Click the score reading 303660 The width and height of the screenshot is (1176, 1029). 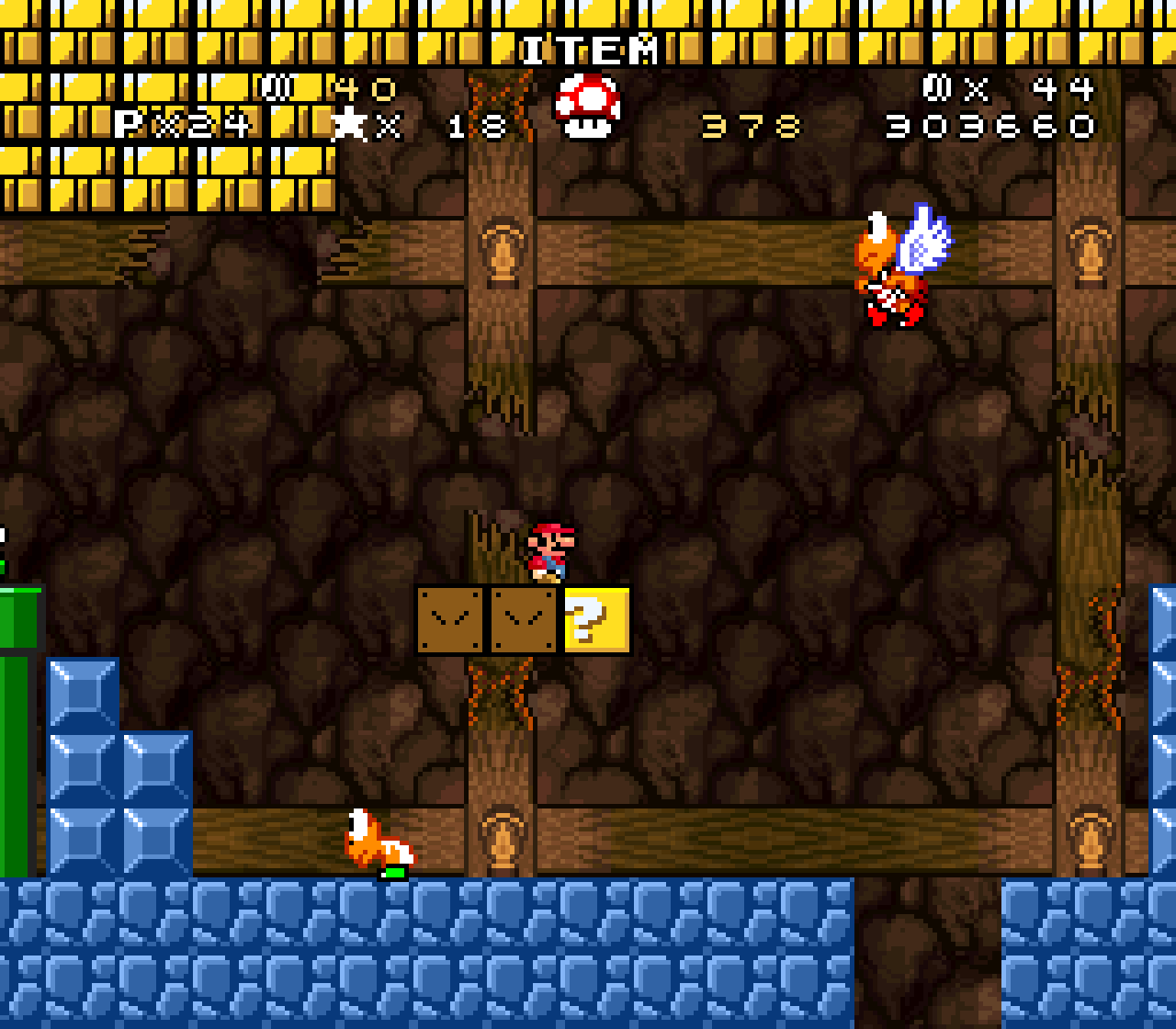coord(988,126)
